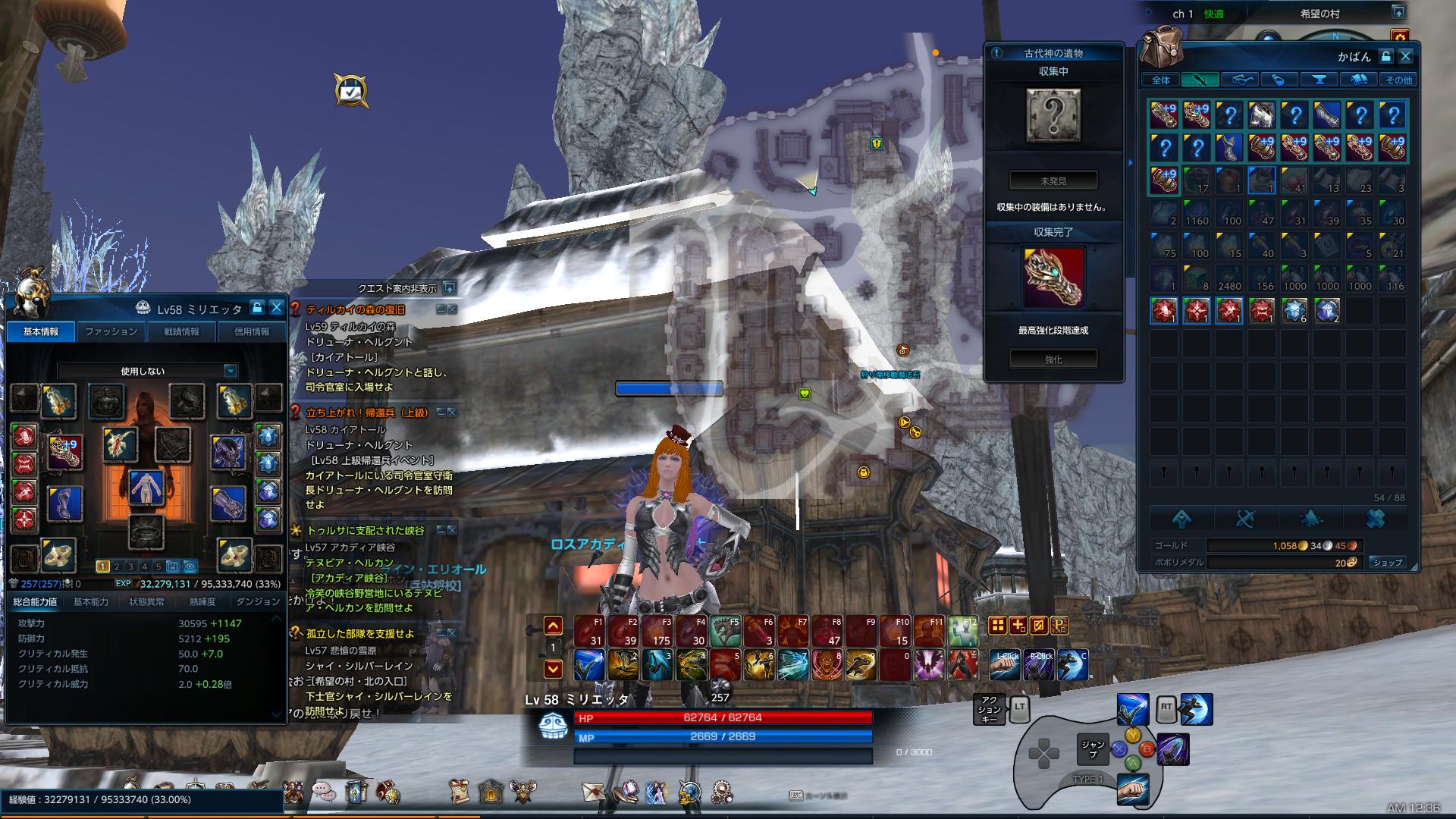Collapse the ティルカイの森の復旧 quest entry
Screen dimensions: 1456x819
pos(442,309)
